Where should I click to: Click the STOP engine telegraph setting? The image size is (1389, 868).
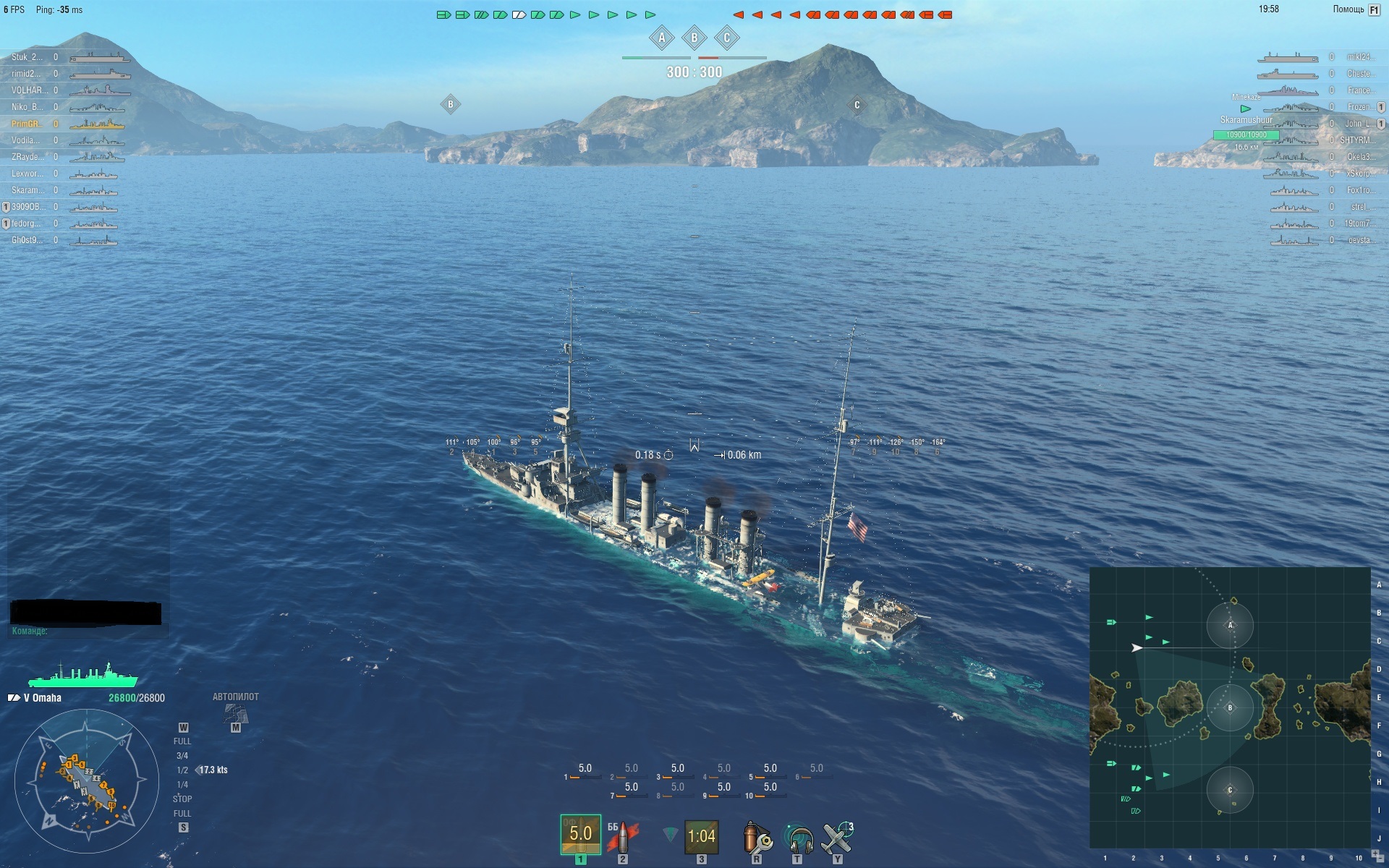(x=182, y=799)
